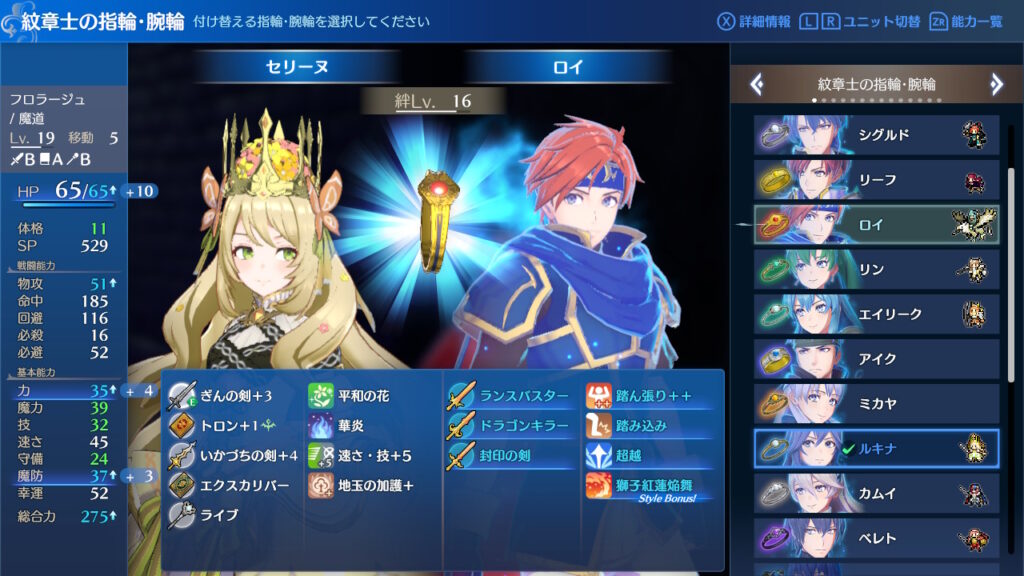Select the シグルド emblem ring
This screenshot has height=576, width=1024.
click(x=876, y=135)
